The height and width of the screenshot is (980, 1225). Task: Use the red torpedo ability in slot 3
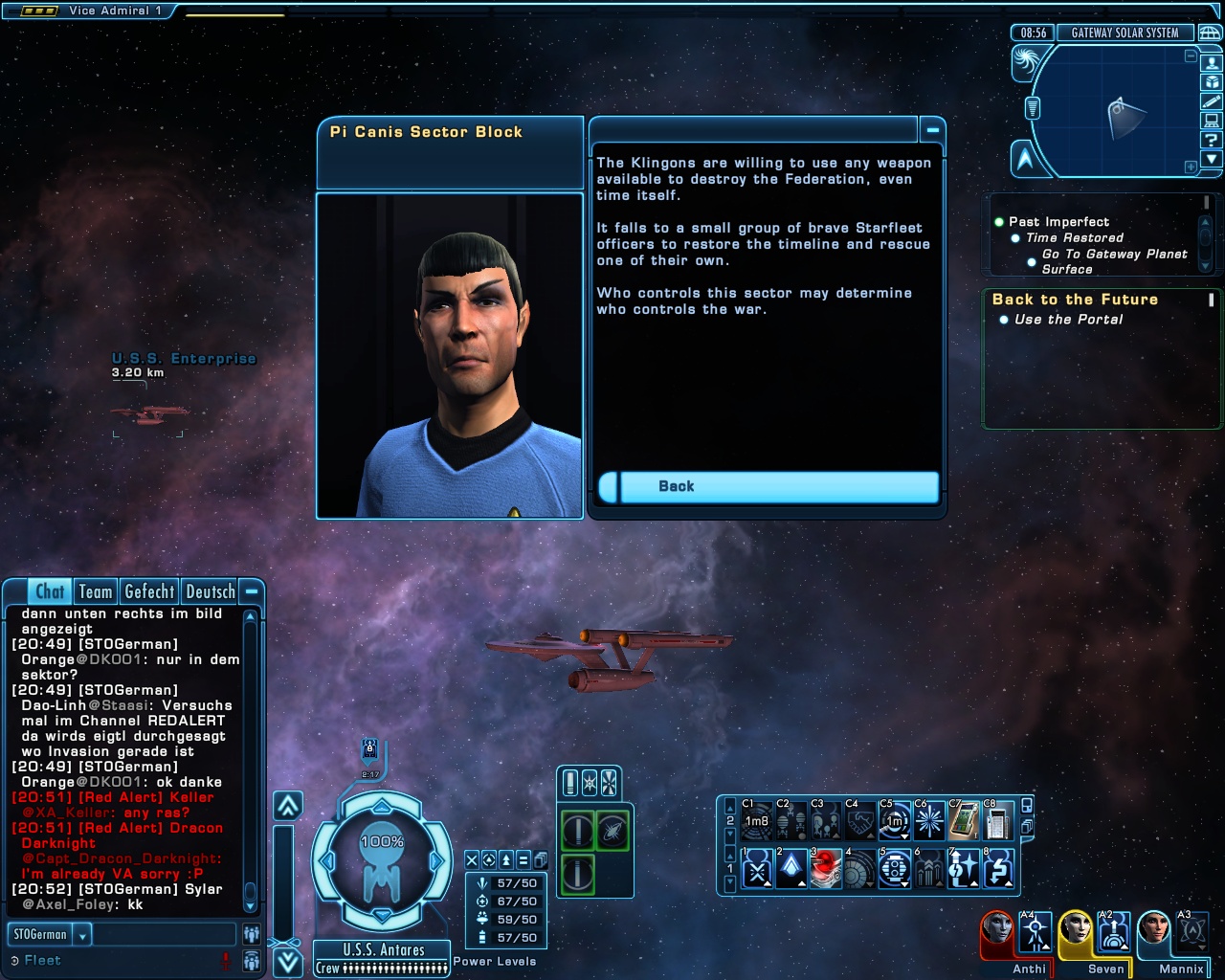pyautogui.click(x=825, y=869)
